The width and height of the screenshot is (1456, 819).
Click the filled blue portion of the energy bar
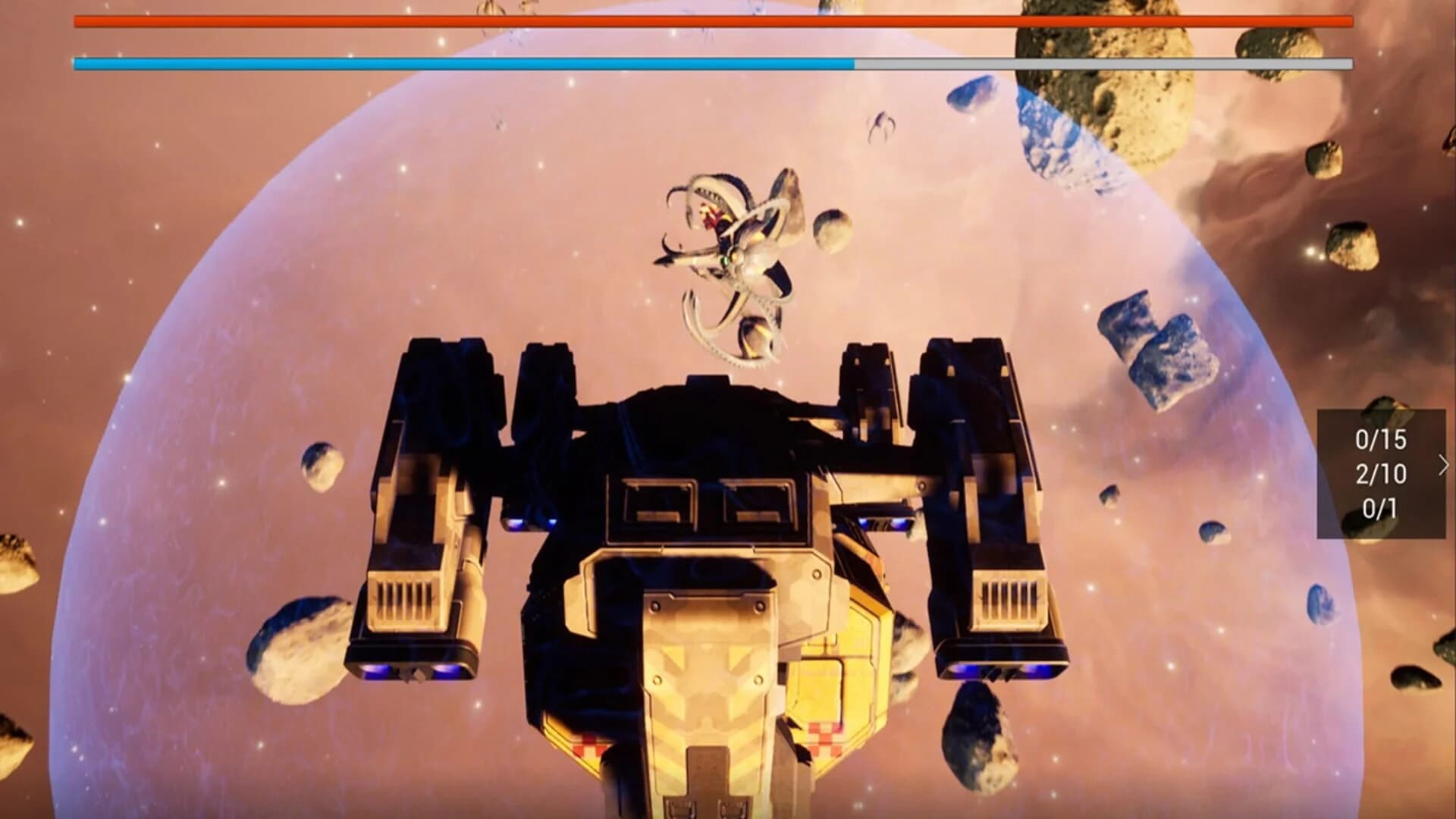tap(455, 64)
